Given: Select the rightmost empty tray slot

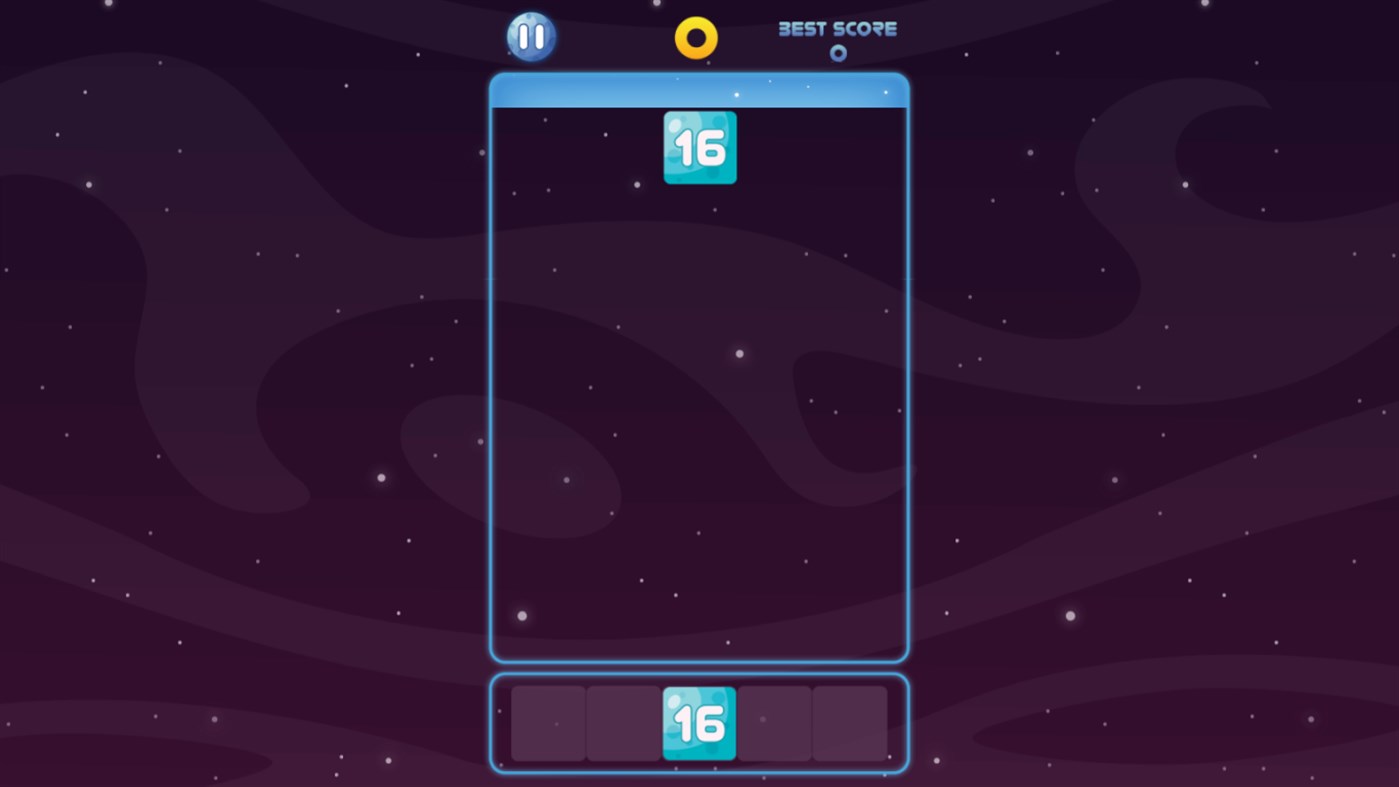Looking at the screenshot, I should click(x=851, y=722).
